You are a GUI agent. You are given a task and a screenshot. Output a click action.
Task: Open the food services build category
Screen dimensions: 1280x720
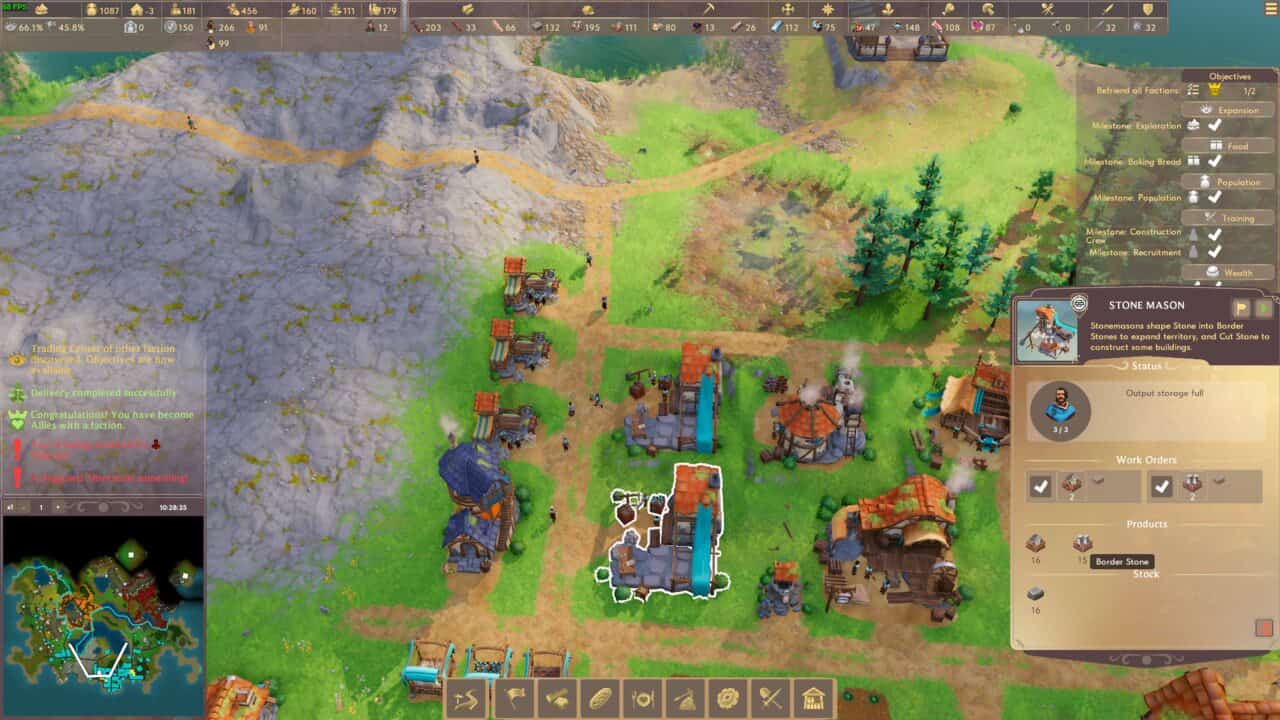(x=643, y=700)
